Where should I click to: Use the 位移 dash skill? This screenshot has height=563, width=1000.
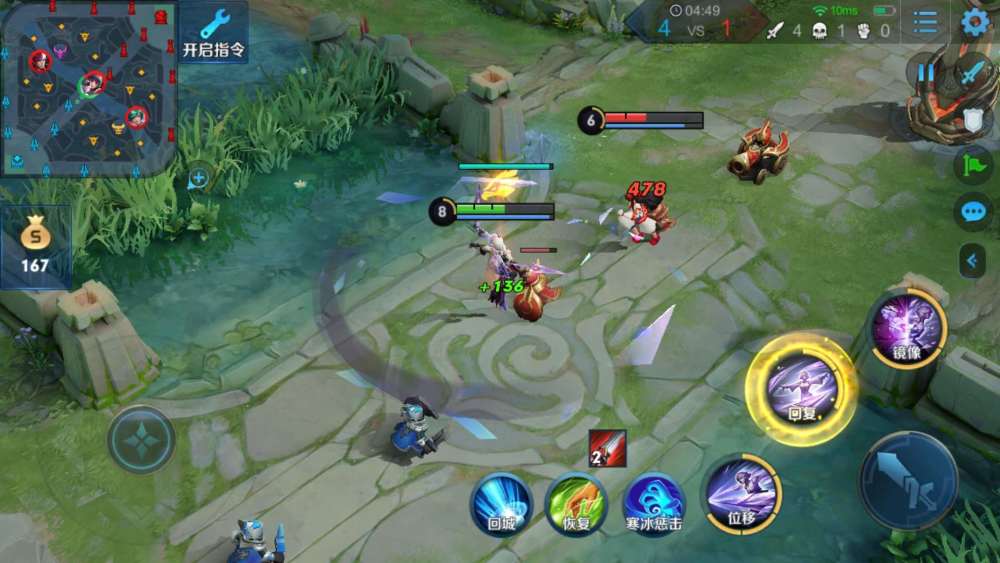742,493
